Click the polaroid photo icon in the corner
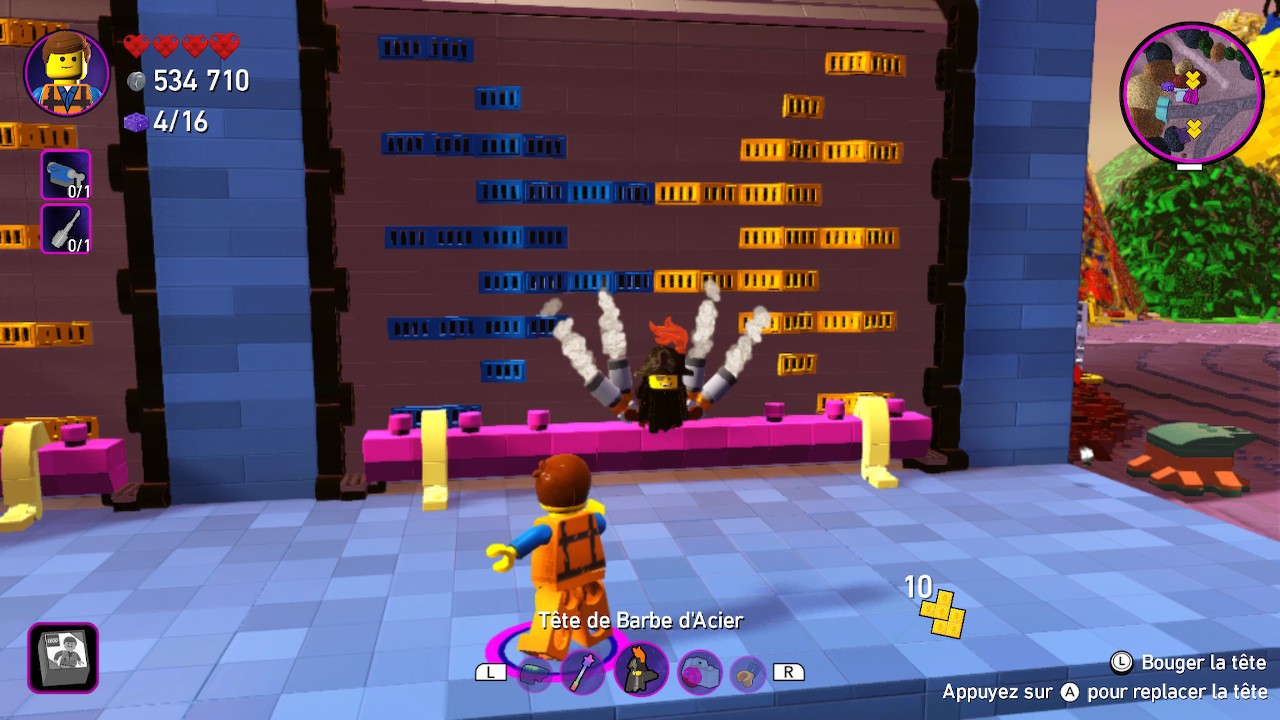1280x720 pixels. click(62, 659)
